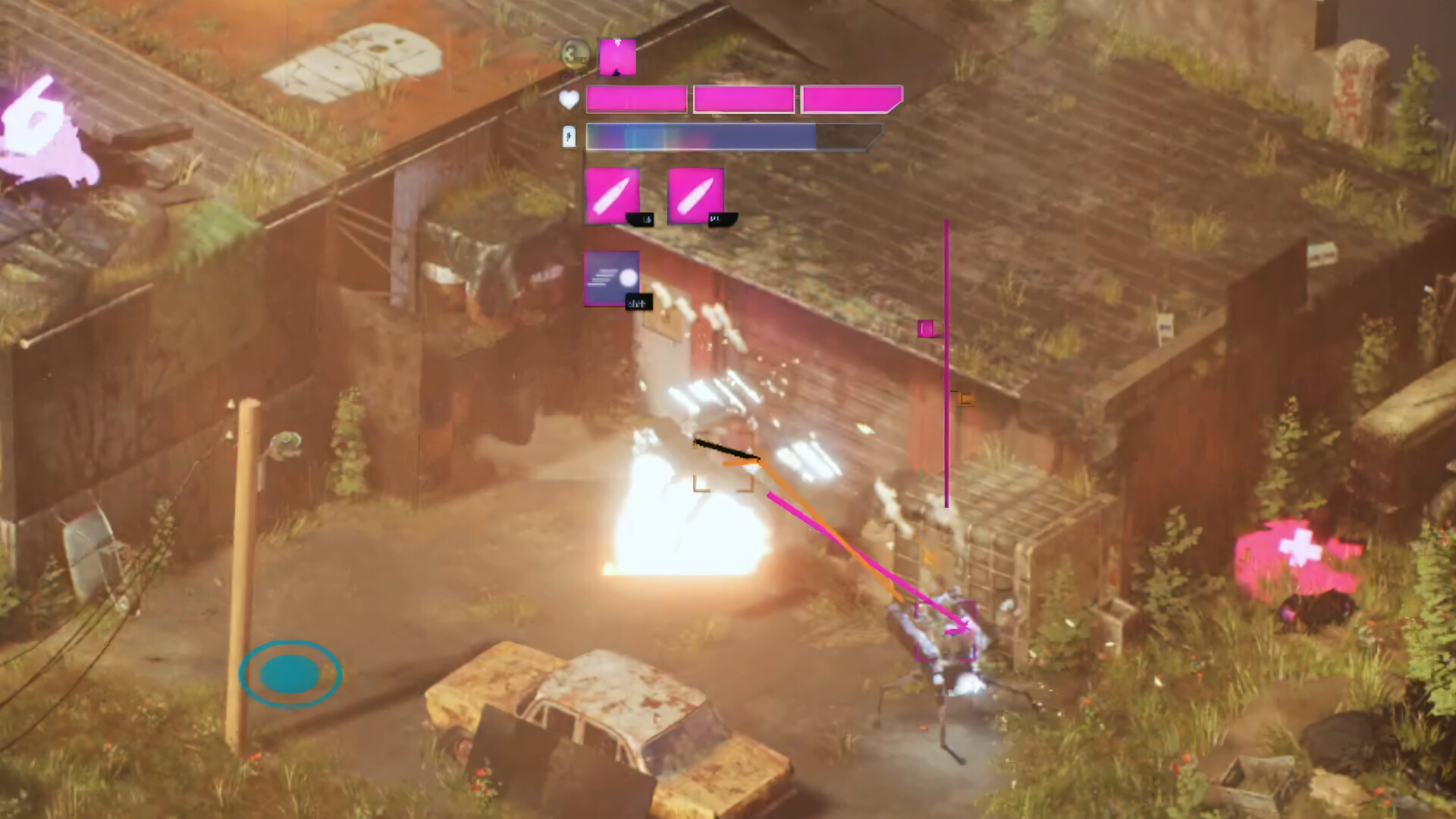Click the orange marker beside the vertical bar

click(964, 397)
